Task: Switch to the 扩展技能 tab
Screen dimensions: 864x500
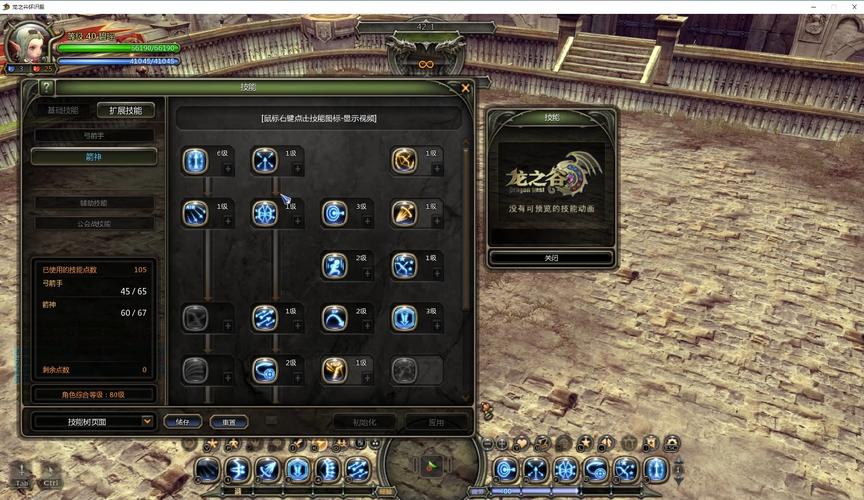Action: [x=126, y=110]
